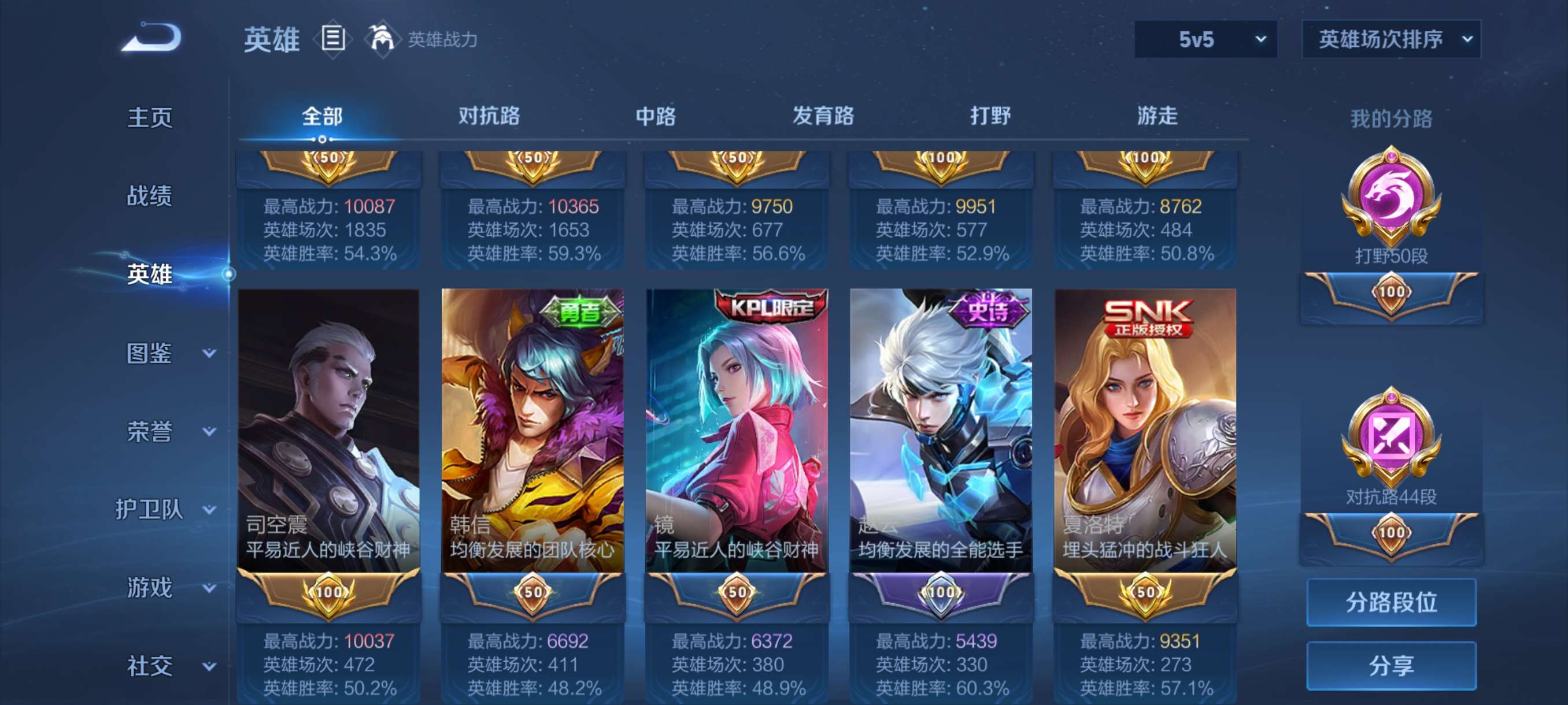
Task: Click the 分享 share button
Action: tap(1391, 666)
